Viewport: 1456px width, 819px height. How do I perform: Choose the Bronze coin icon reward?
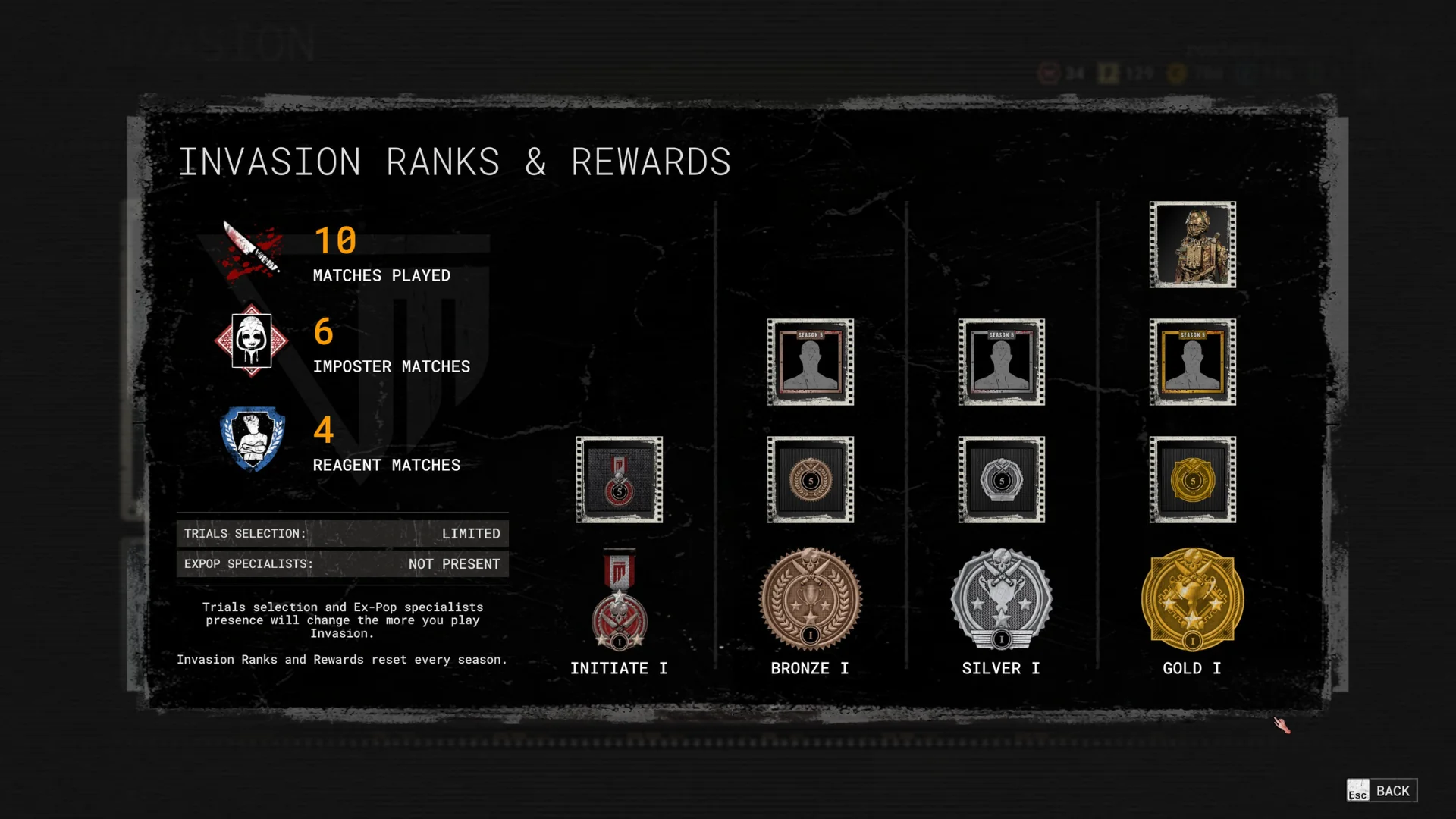[810, 479]
